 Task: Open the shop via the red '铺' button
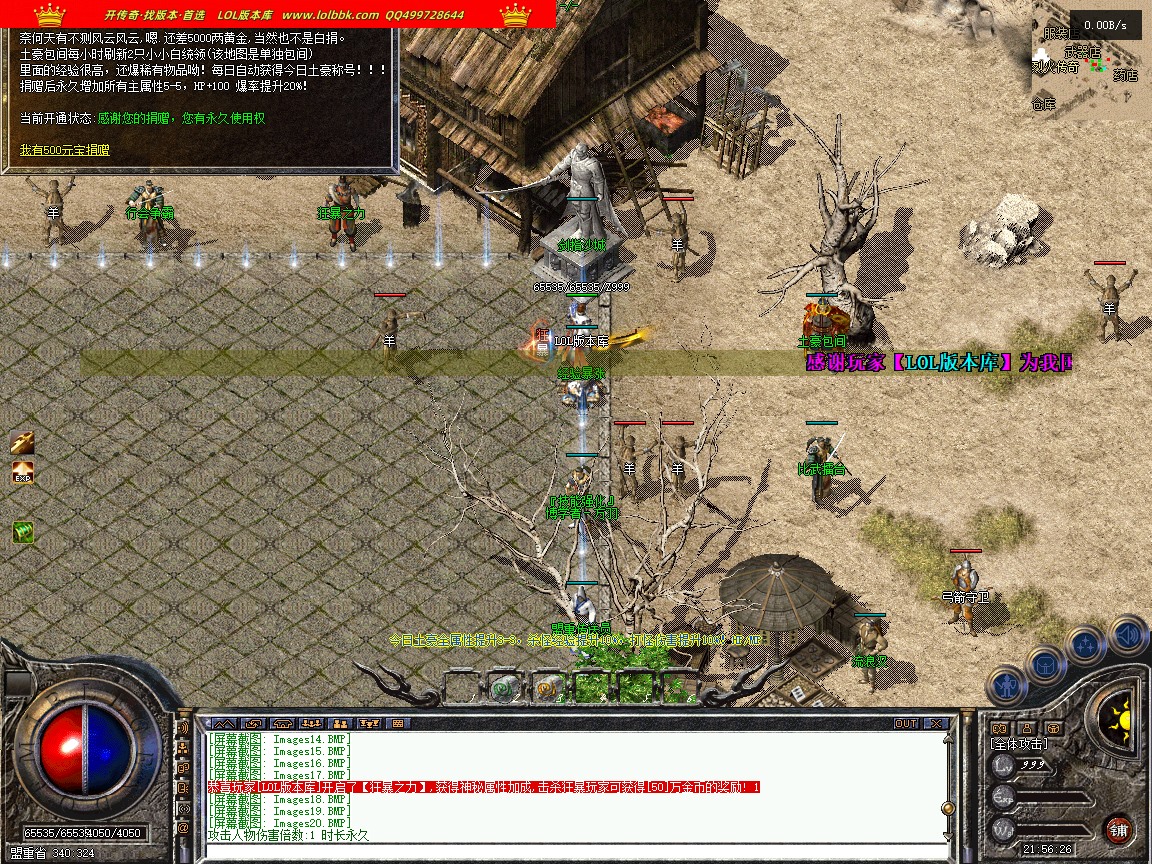coord(1119,829)
